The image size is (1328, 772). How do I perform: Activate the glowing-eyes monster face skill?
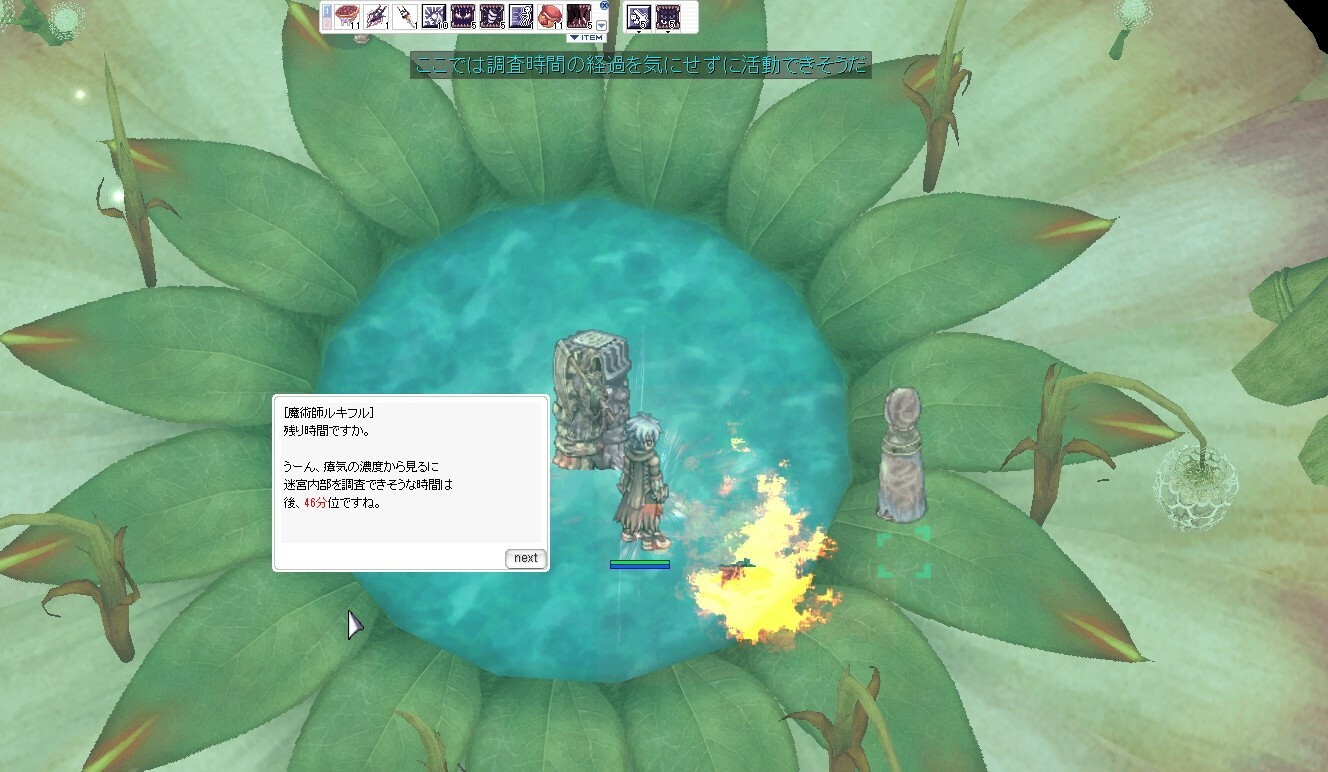(x=463, y=16)
